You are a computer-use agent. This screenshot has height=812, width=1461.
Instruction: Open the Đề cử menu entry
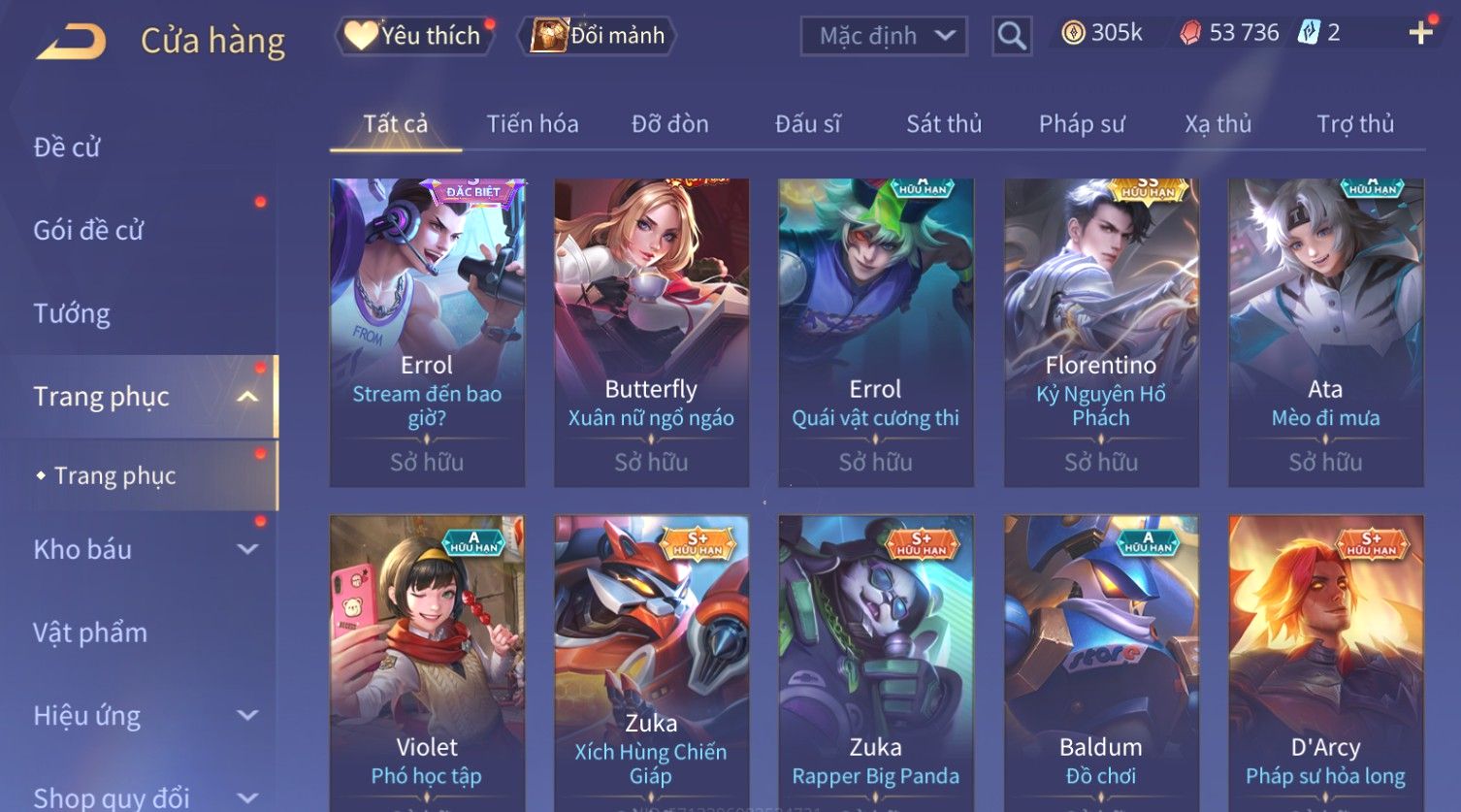pos(67,147)
